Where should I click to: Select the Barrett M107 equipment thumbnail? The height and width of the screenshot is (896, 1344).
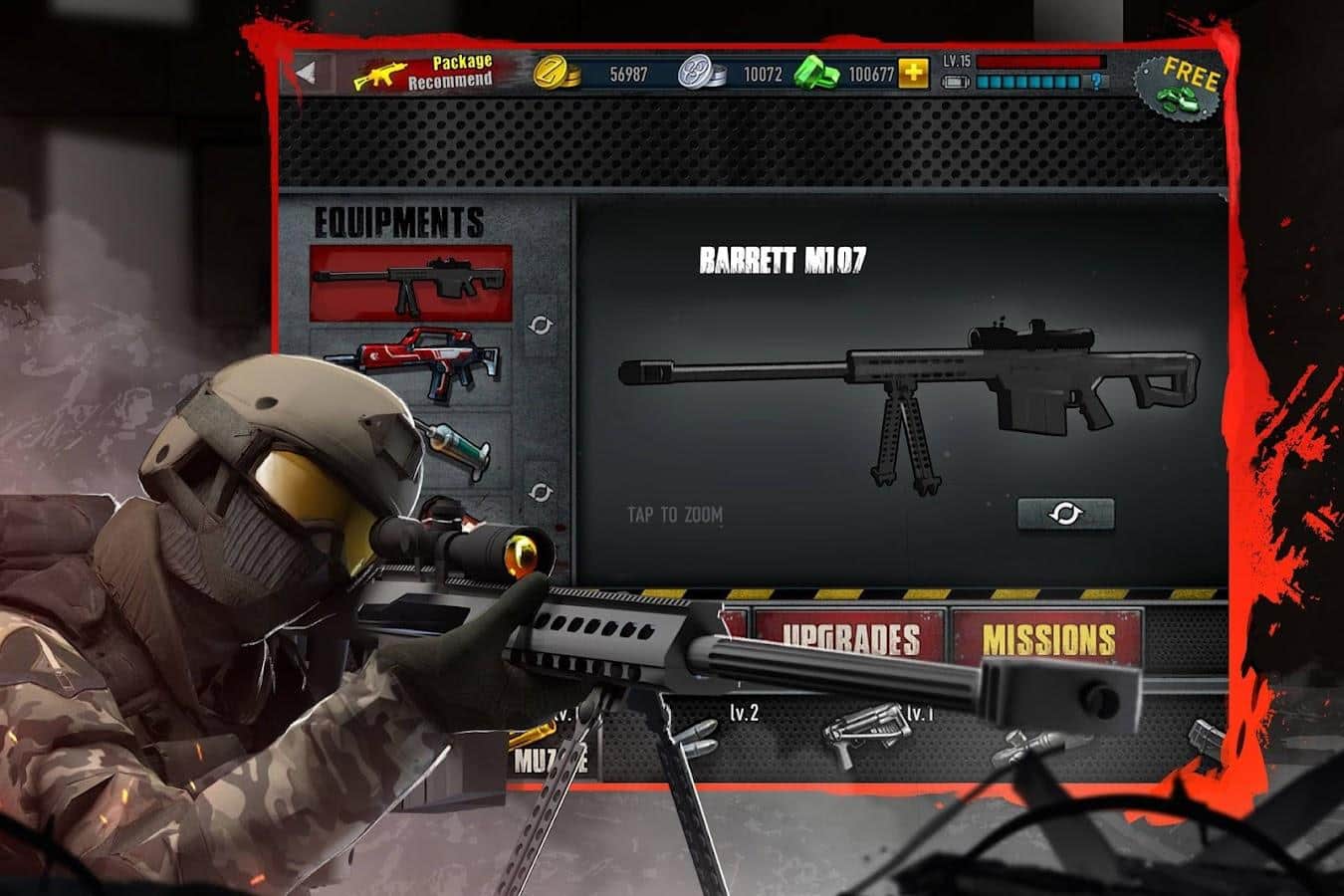coord(411,282)
